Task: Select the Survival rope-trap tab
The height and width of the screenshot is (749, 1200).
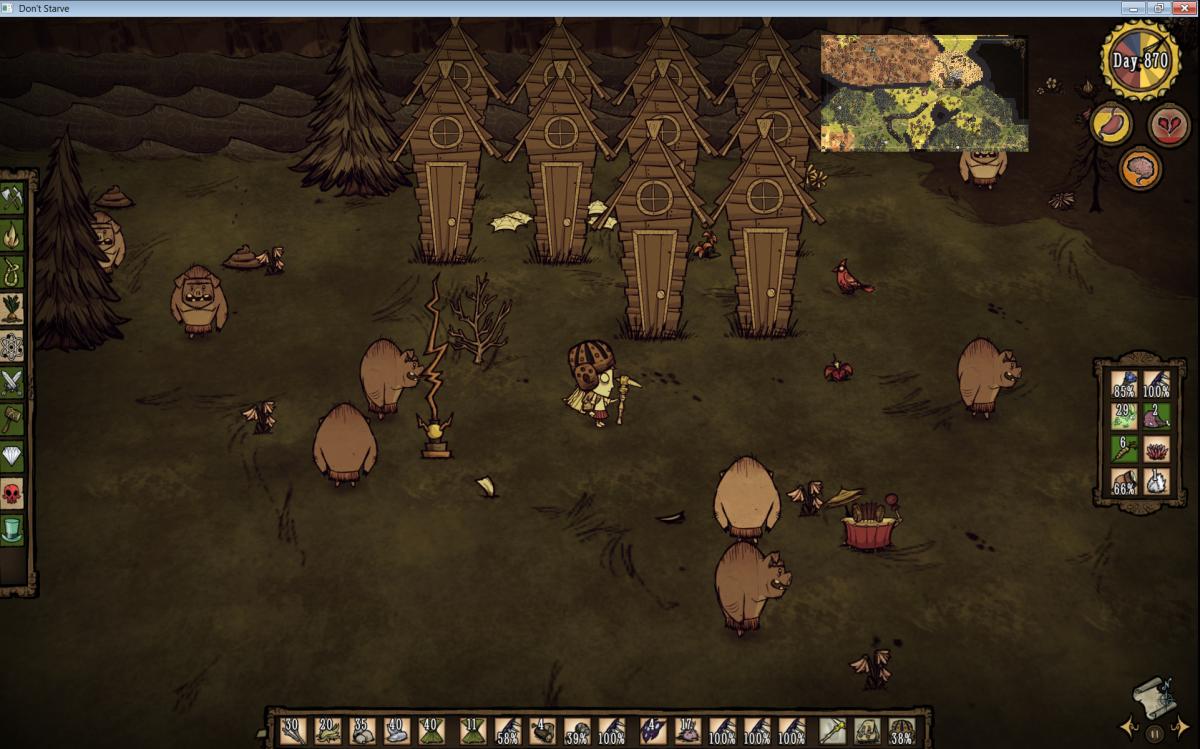Action: pos(12,271)
